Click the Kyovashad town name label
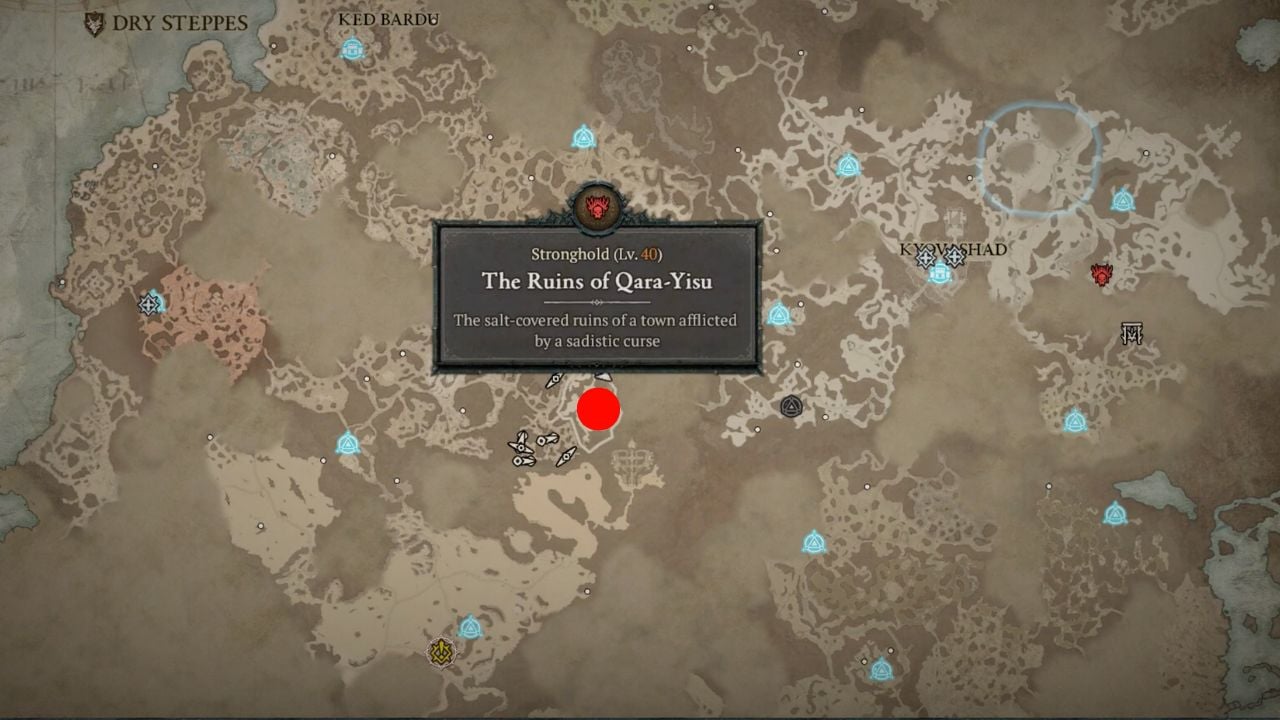 [952, 250]
